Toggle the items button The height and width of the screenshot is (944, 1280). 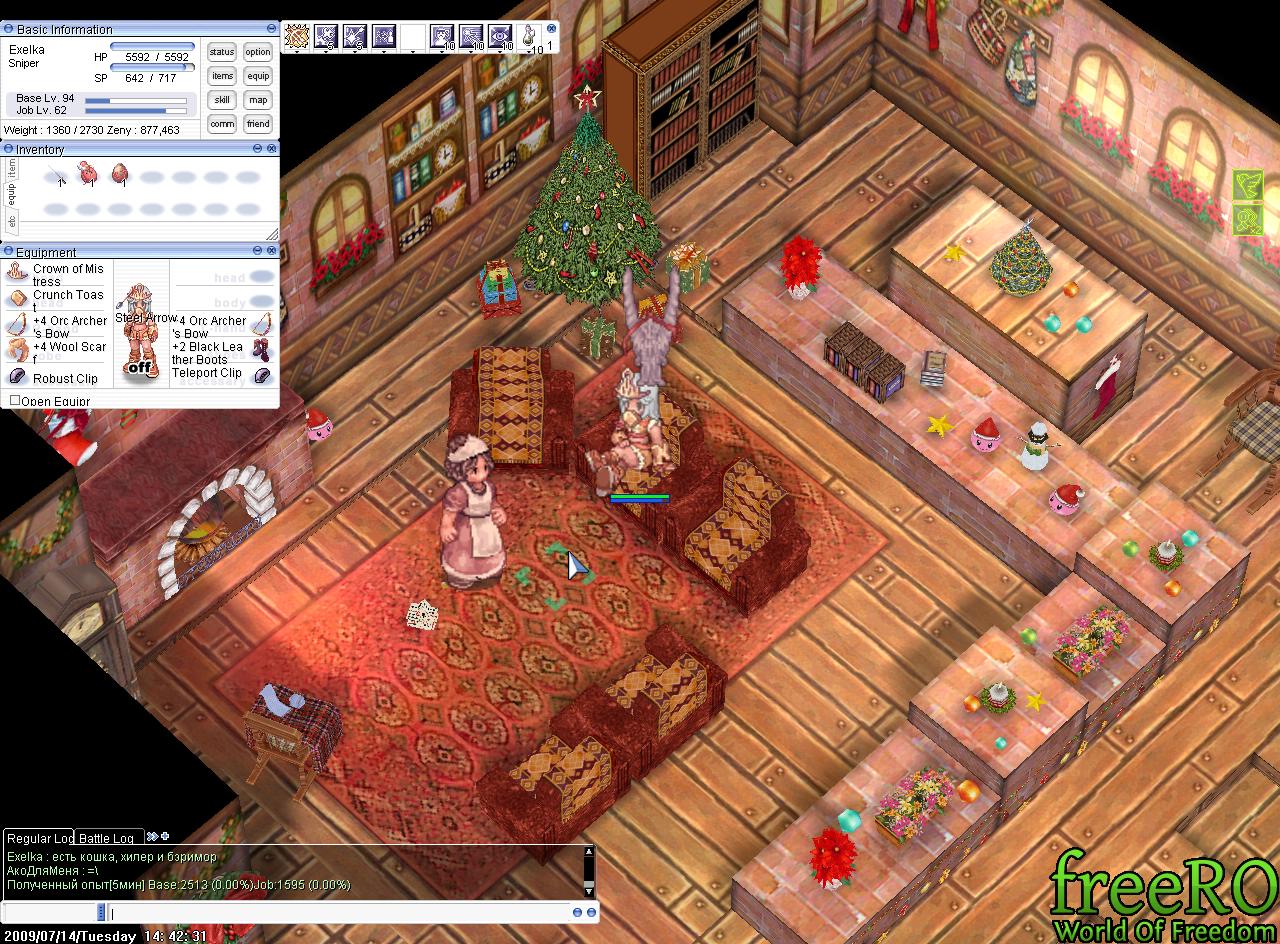pos(222,76)
